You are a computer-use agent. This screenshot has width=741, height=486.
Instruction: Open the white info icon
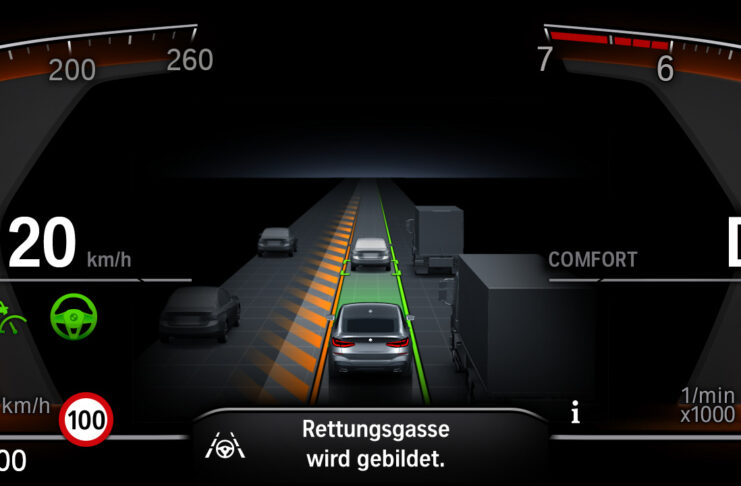(x=575, y=414)
